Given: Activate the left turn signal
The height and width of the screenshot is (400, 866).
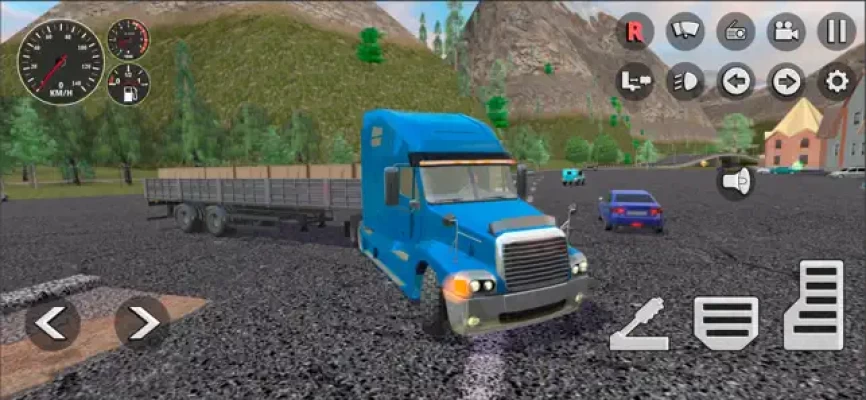Looking at the screenshot, I should tap(736, 81).
